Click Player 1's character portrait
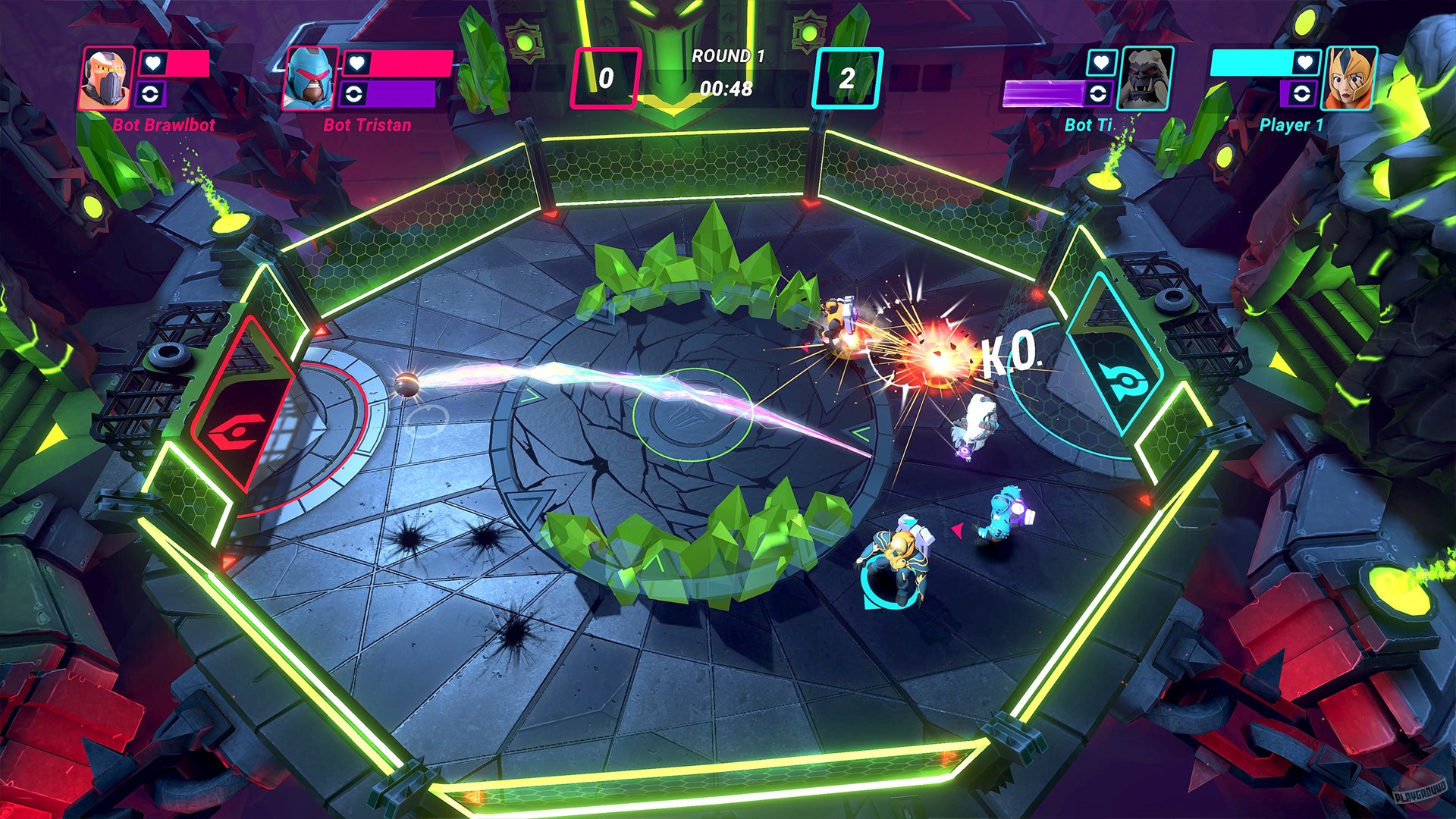 (x=1348, y=79)
